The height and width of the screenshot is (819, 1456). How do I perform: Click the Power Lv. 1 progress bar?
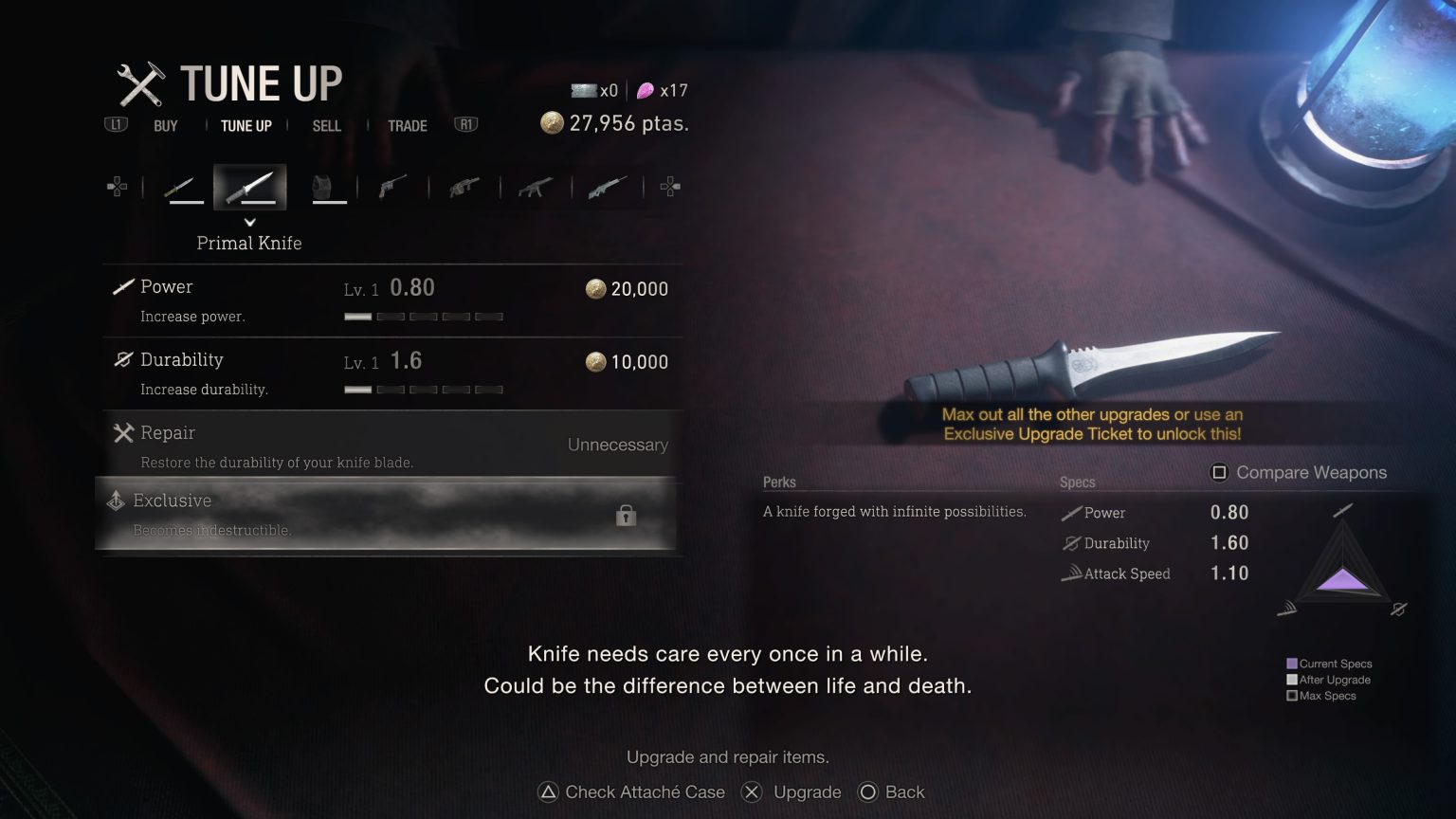(425, 317)
